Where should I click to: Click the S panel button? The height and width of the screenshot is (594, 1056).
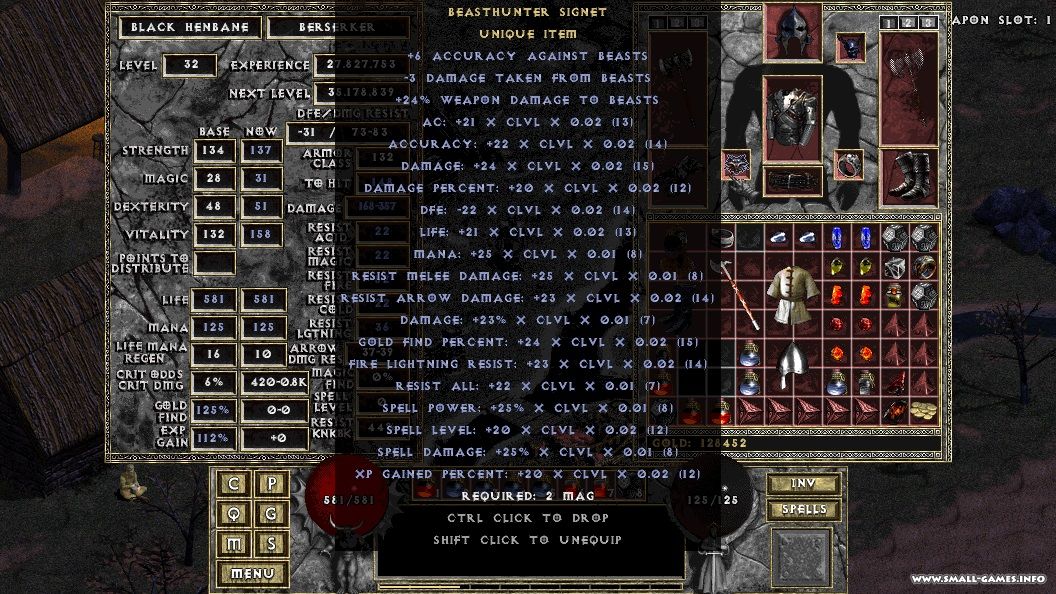272,544
